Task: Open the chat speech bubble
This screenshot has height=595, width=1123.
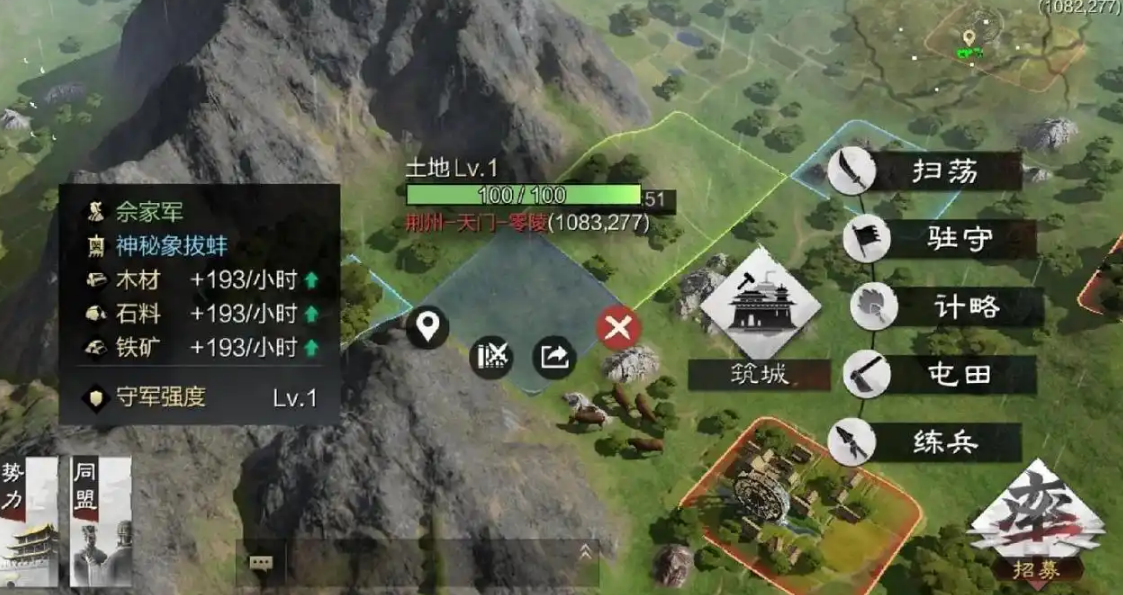Action: pyautogui.click(x=260, y=563)
